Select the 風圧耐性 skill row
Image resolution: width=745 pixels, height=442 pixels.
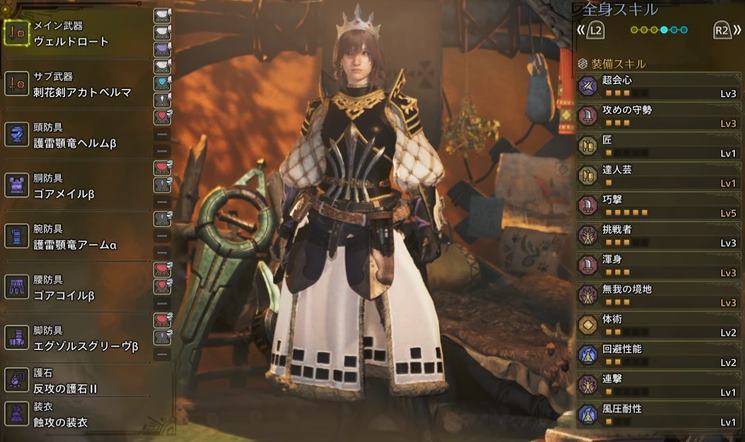tap(660, 415)
